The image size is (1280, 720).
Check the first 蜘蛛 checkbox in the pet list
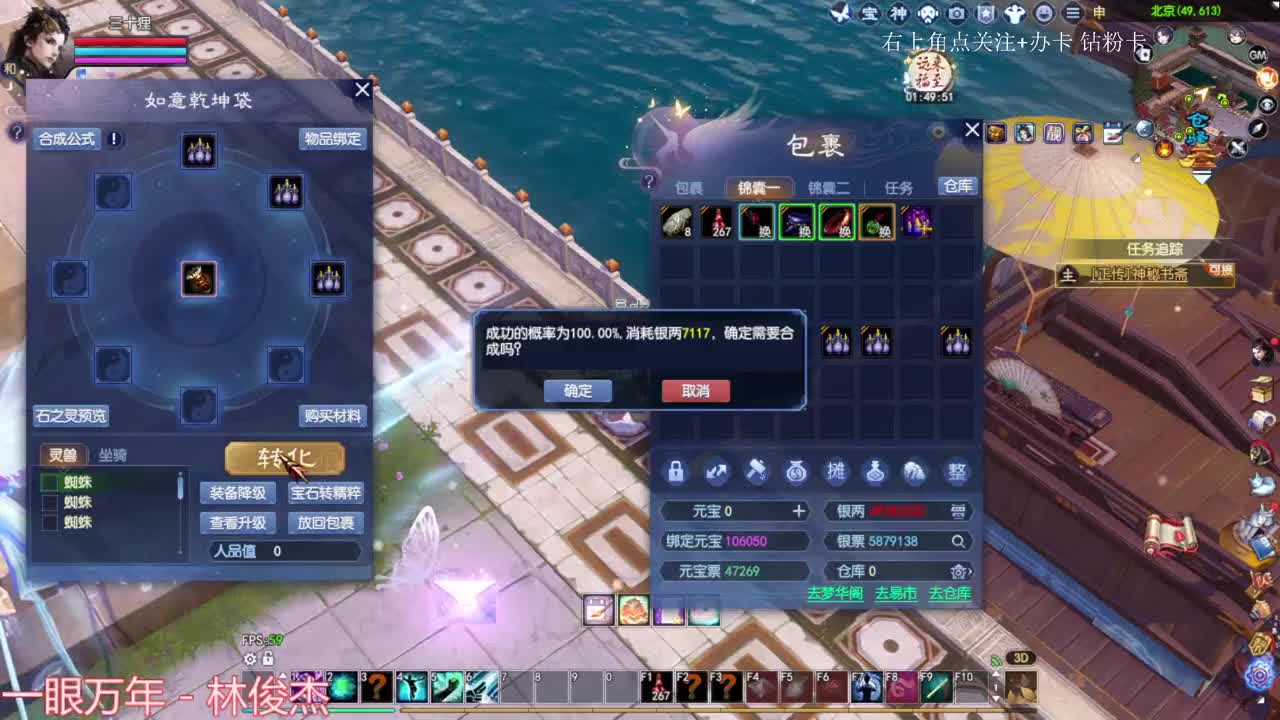point(51,481)
